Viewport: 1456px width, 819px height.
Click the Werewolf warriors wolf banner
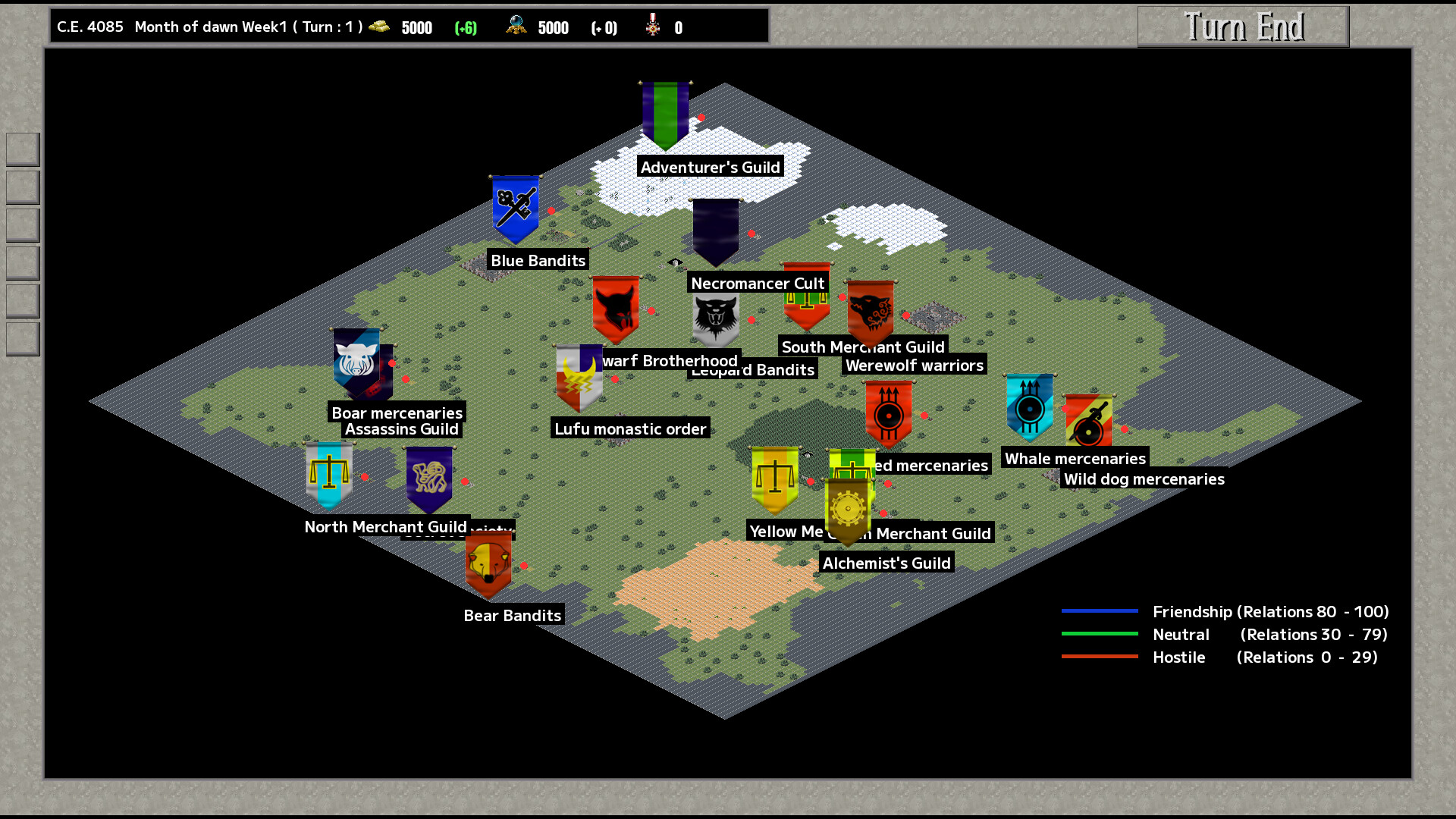[x=869, y=309]
